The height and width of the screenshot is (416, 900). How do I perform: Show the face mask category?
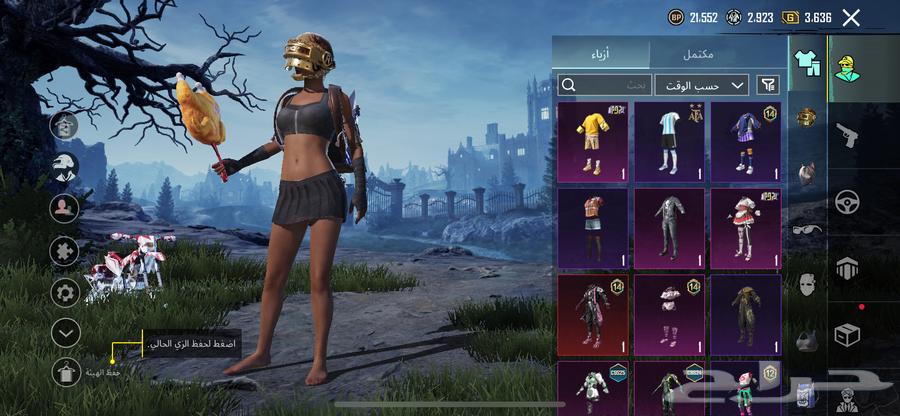click(x=807, y=284)
